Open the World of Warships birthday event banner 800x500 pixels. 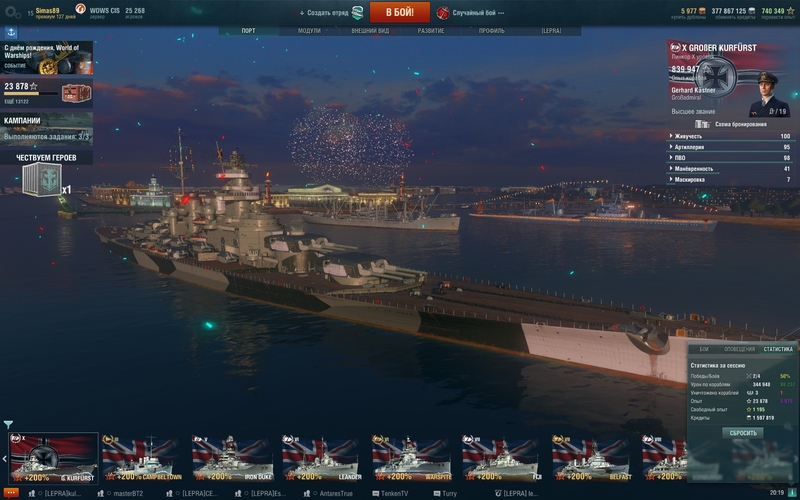pyautogui.click(x=46, y=58)
